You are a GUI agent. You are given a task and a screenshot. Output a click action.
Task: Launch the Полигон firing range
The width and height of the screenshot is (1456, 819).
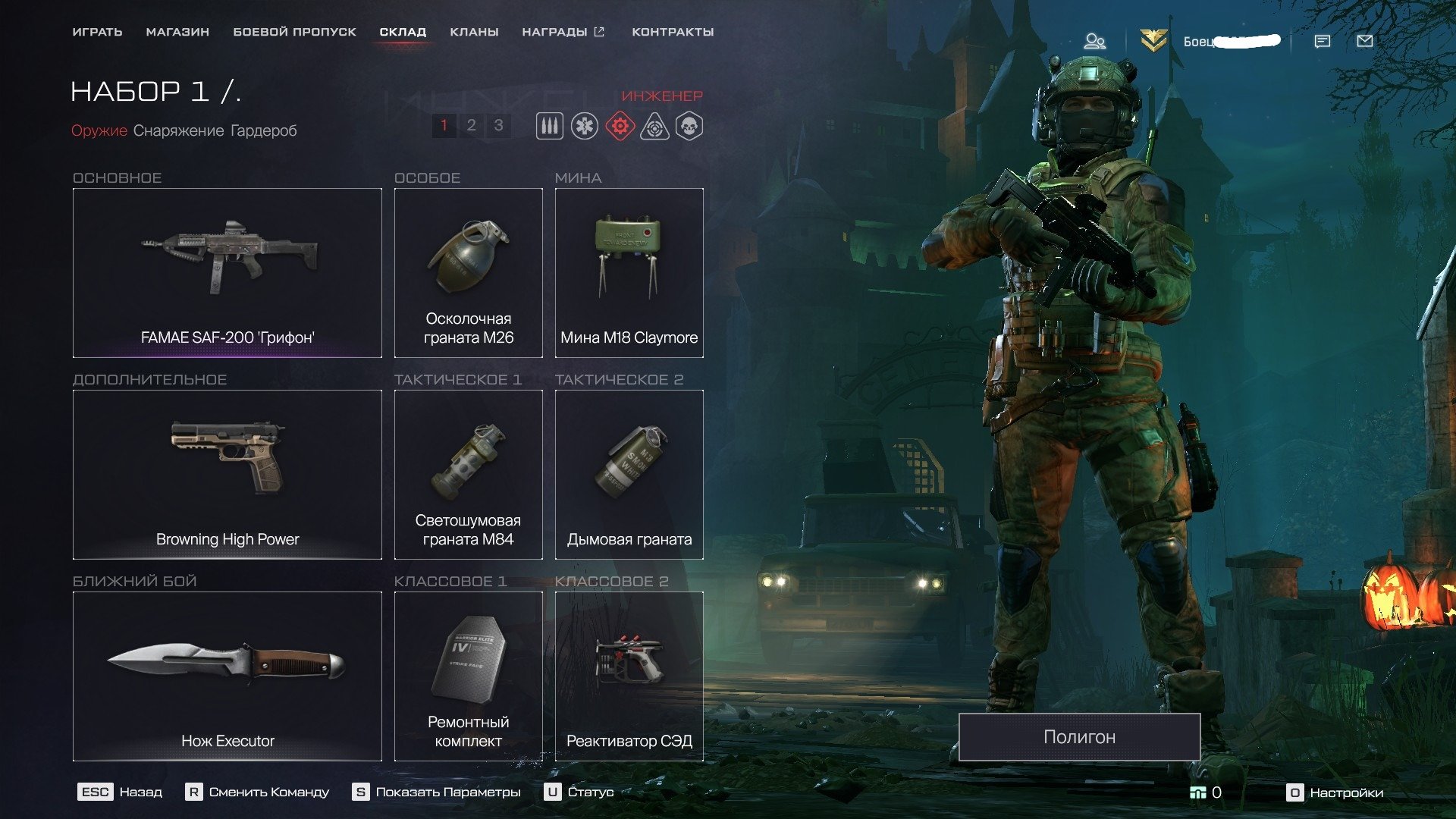coord(1079,737)
